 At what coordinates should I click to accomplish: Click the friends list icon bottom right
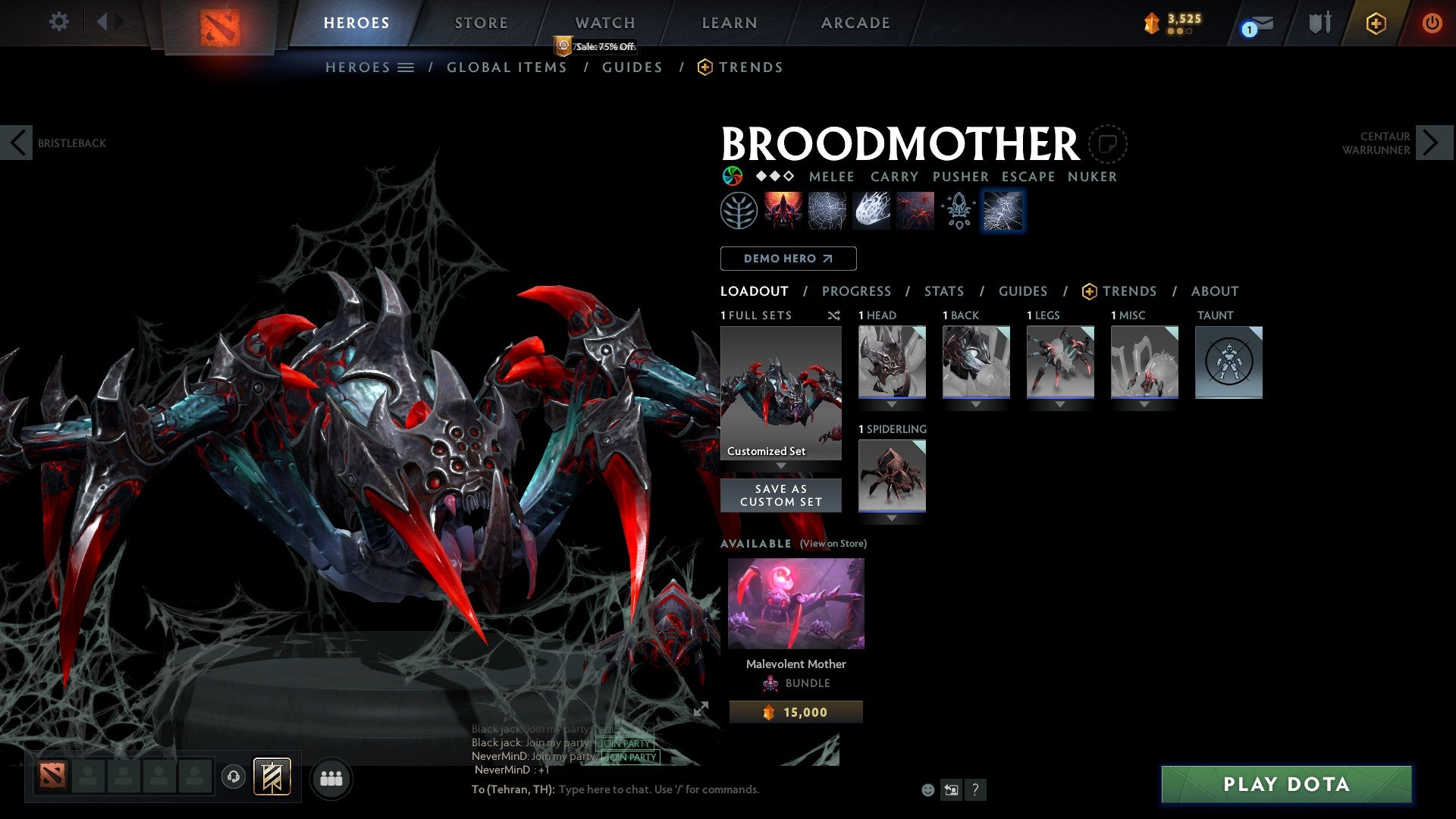point(331,778)
